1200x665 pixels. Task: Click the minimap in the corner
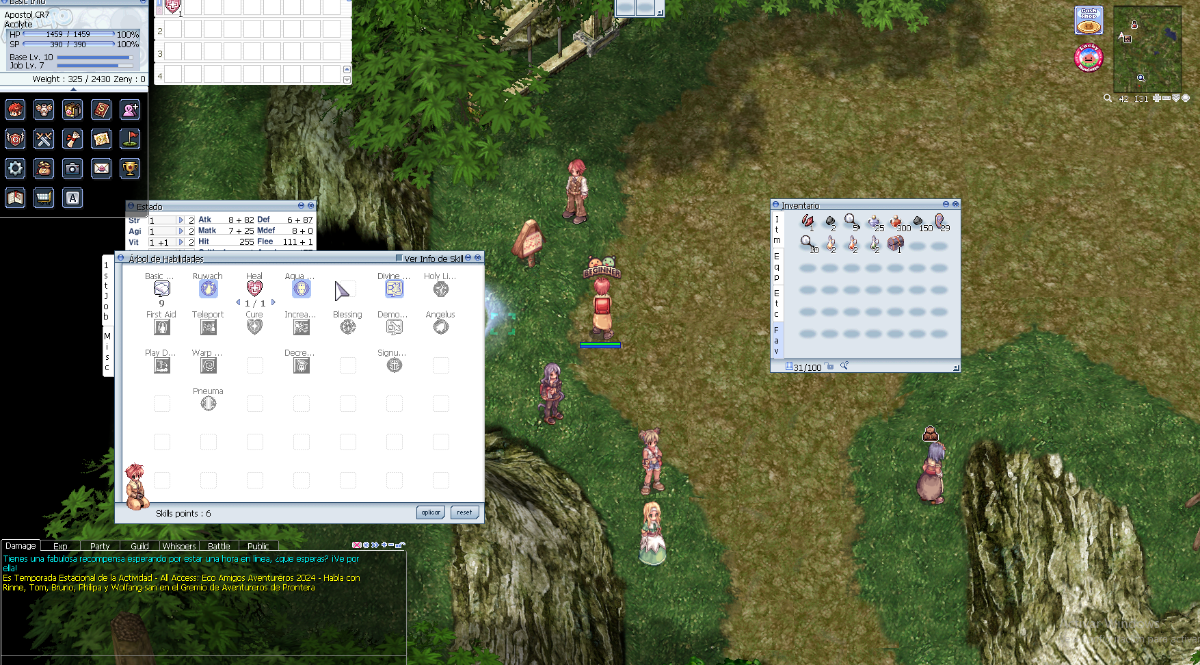(x=1147, y=49)
